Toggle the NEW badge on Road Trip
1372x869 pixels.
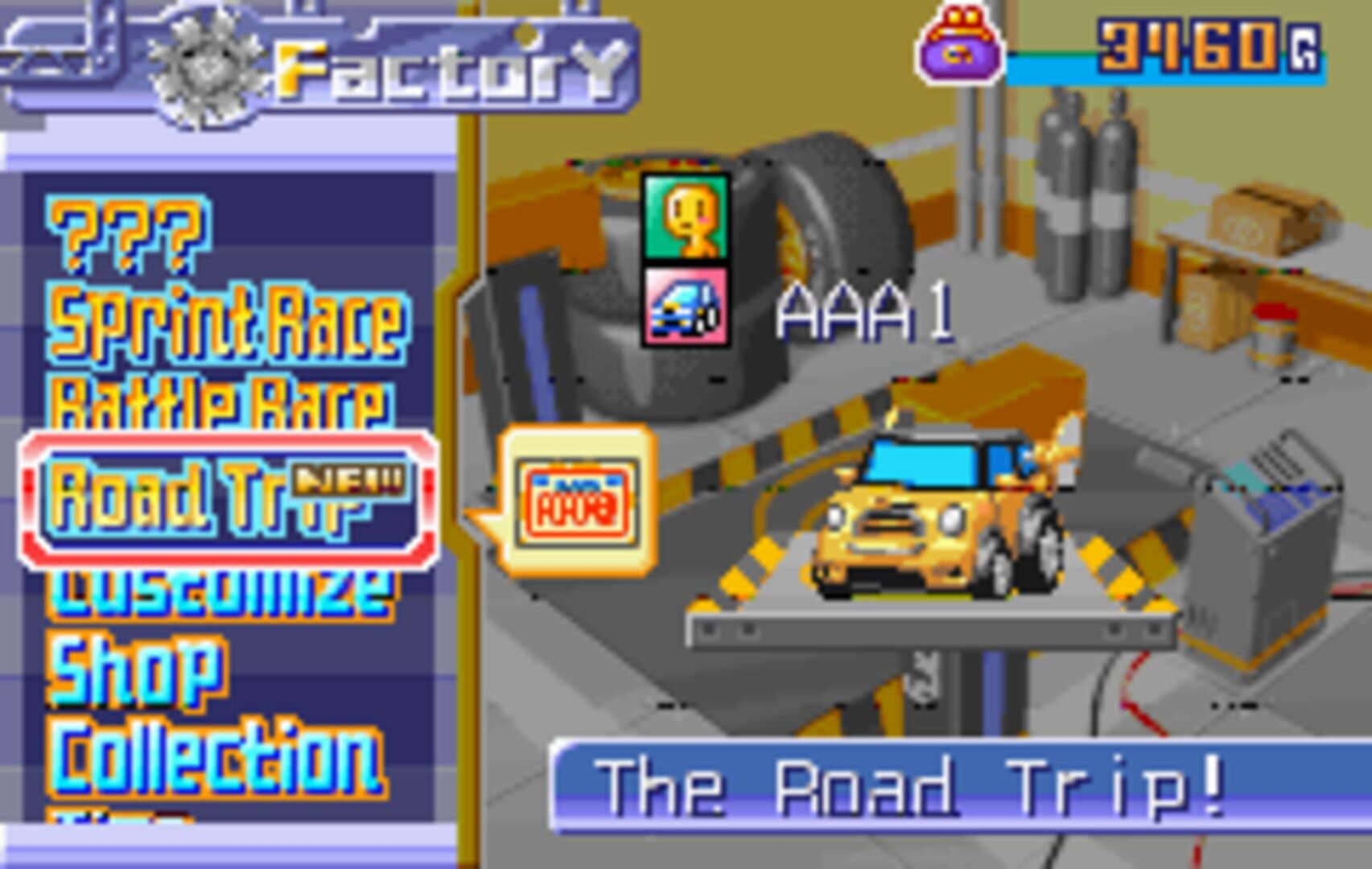pyautogui.click(x=350, y=480)
